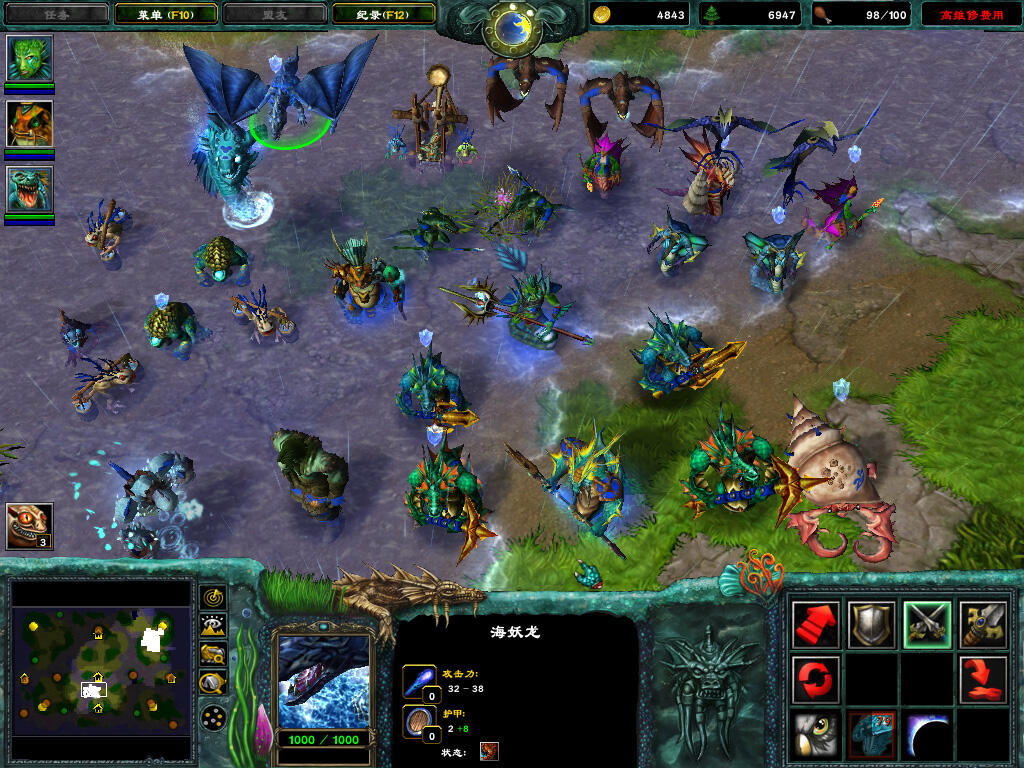Activate the crossed swords command
This screenshot has height=768, width=1024.
(x=927, y=624)
